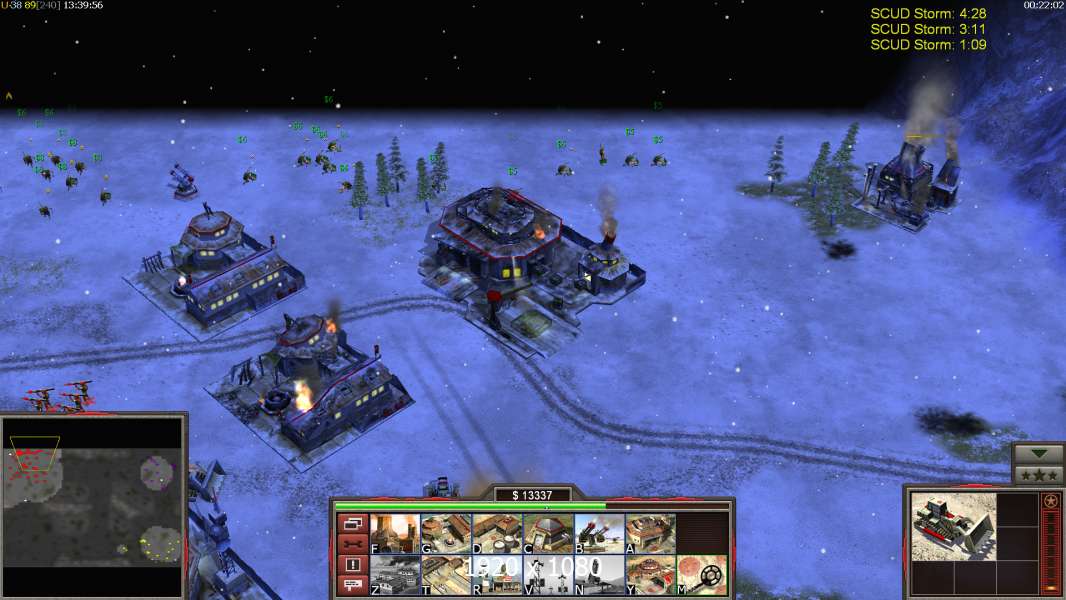Click the overlapping windows button
This screenshot has width=1066, height=600.
point(351,523)
